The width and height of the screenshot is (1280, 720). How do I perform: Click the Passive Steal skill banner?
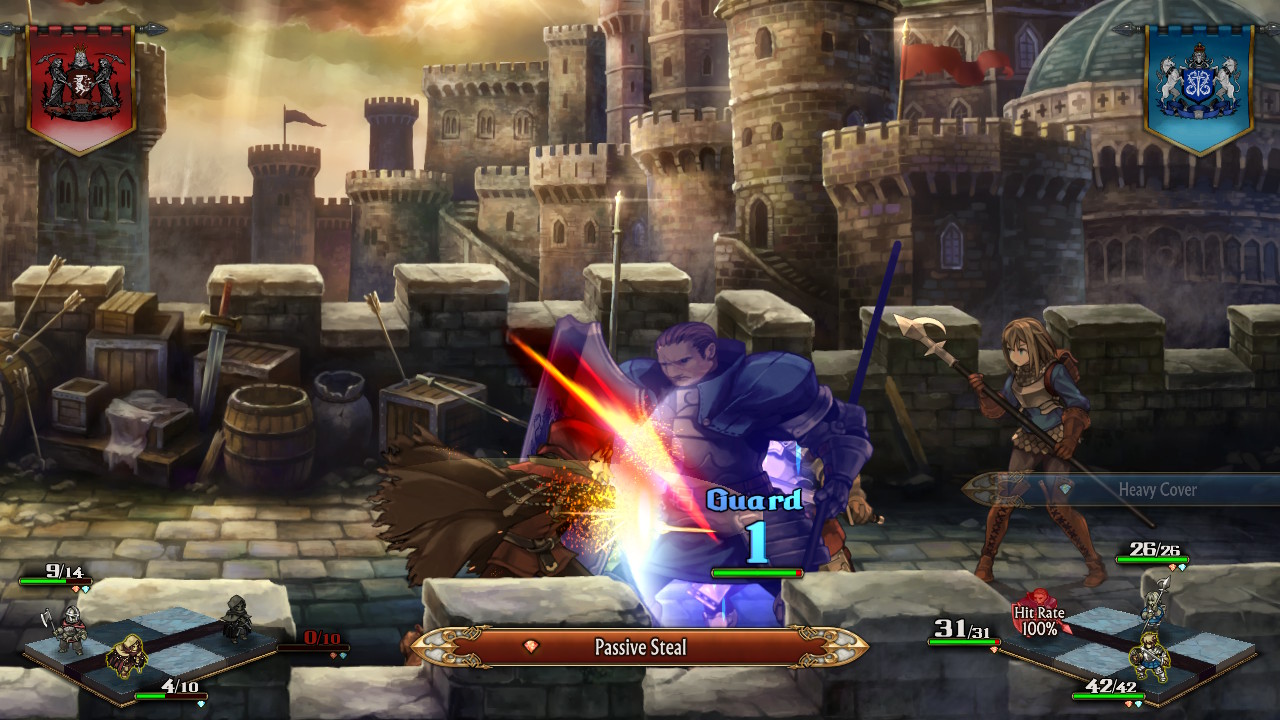point(640,647)
